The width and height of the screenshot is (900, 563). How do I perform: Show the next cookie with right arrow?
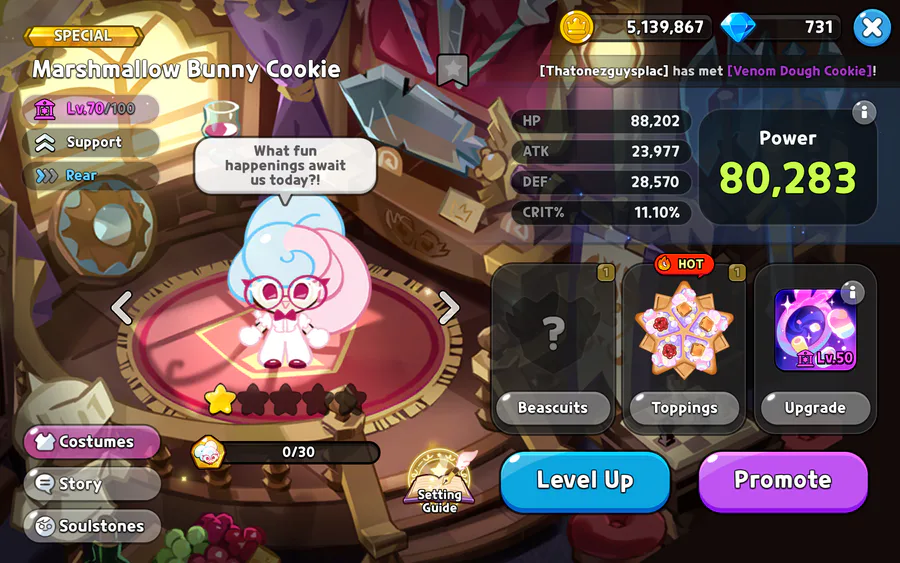(x=449, y=308)
